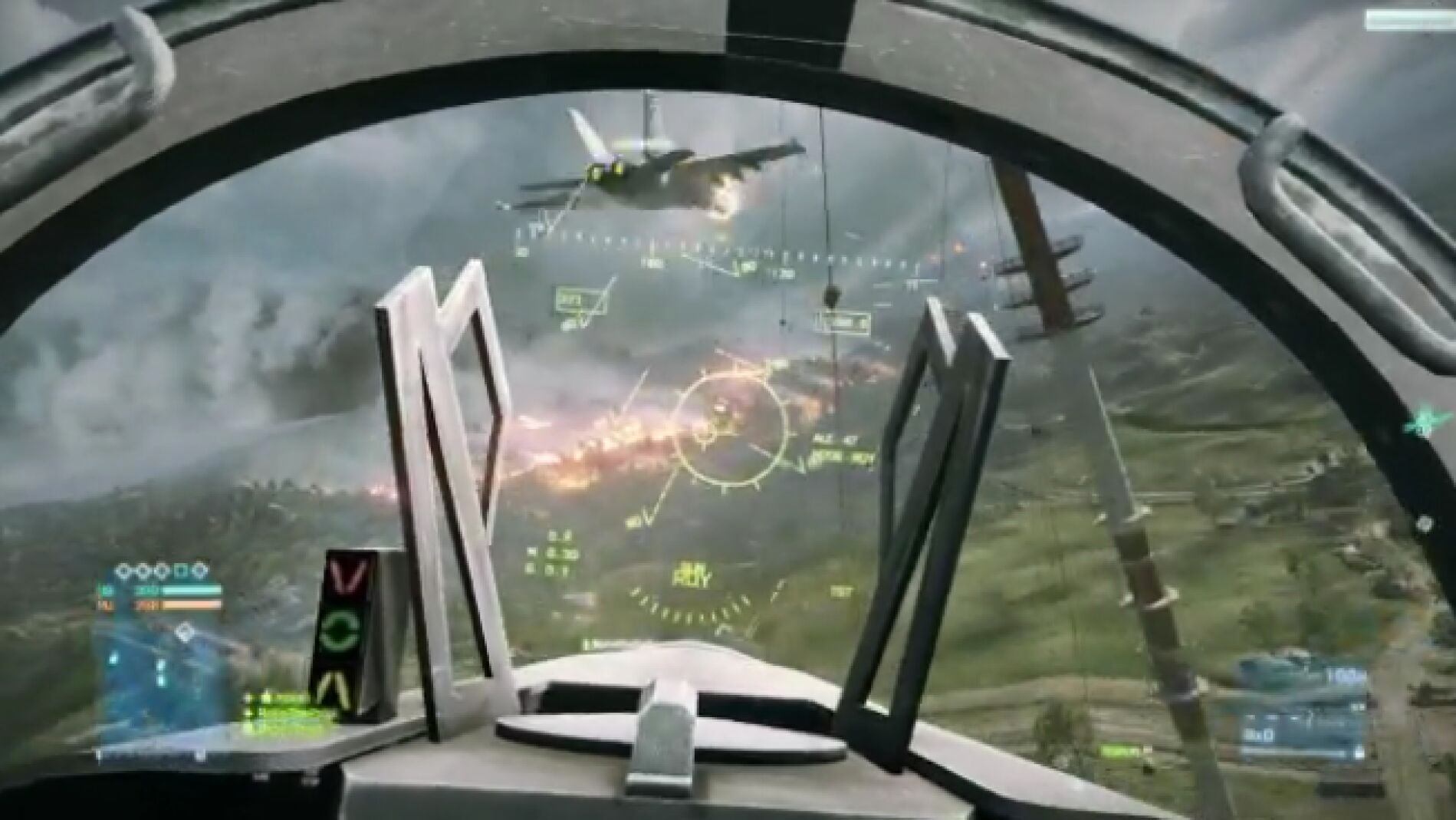
Task: Click the red V warning light on console
Action: 345,574
